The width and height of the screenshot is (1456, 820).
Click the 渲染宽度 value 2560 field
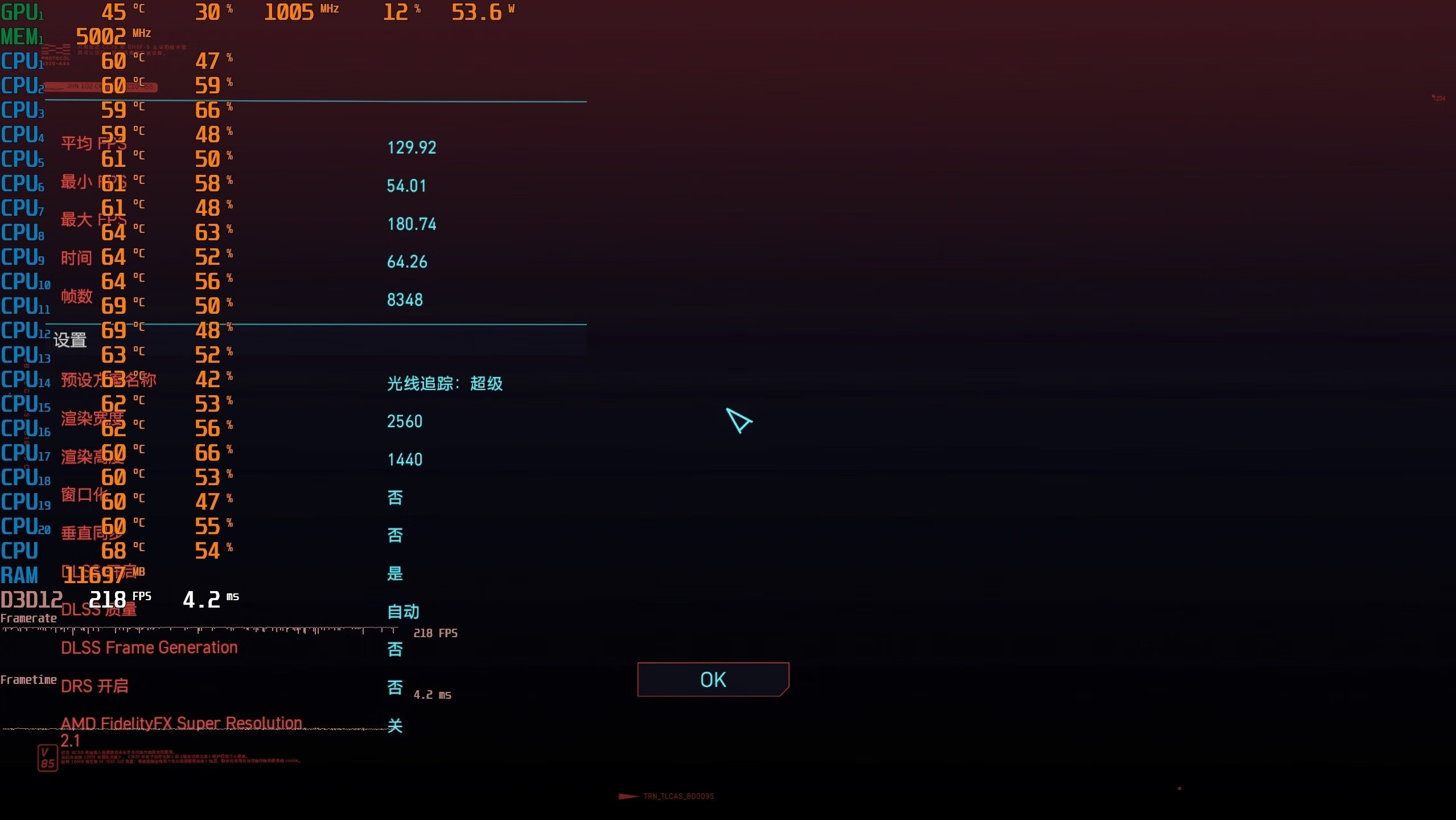(x=405, y=421)
